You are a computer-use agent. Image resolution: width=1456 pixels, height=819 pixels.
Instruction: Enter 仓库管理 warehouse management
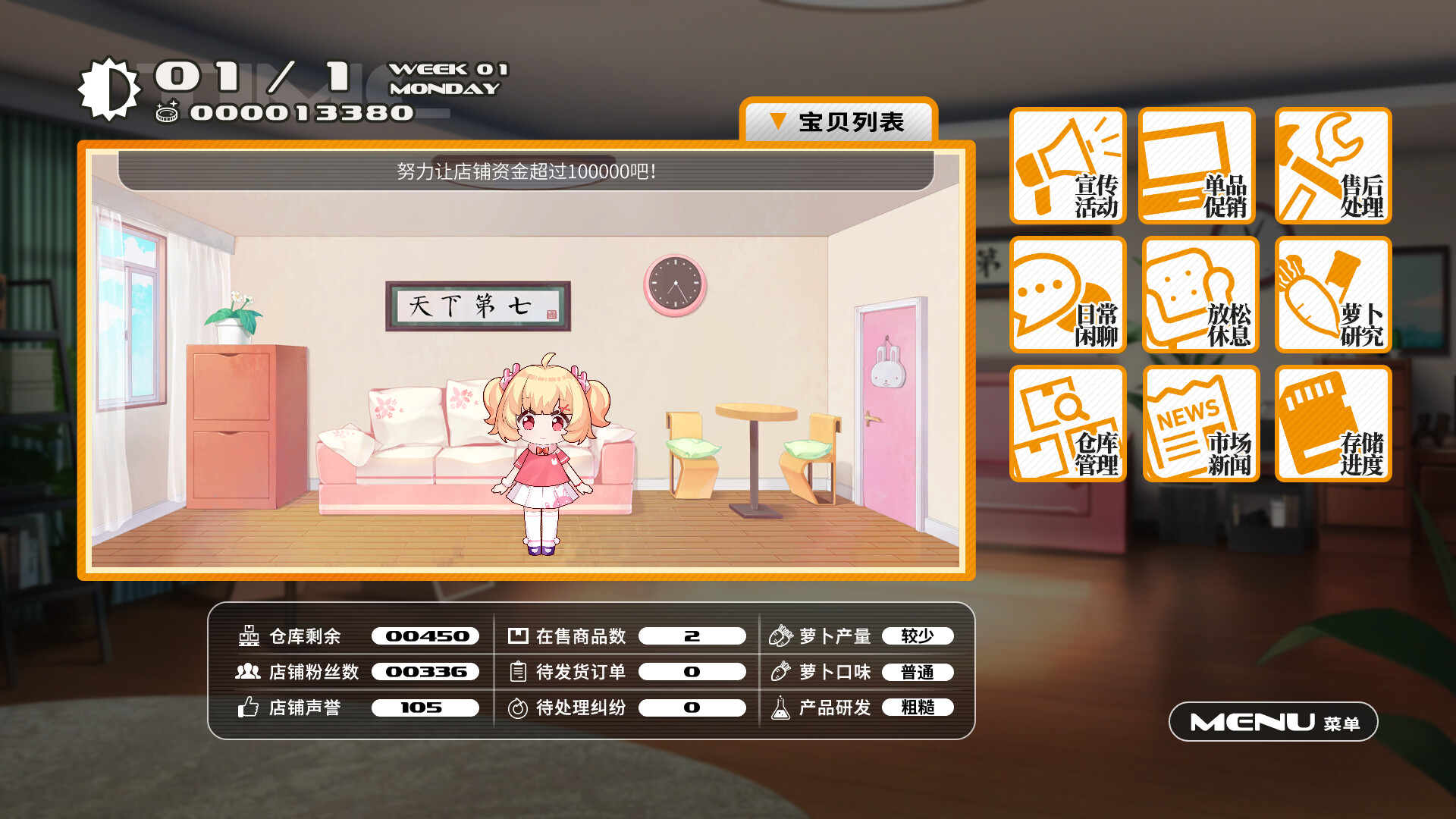pos(1068,422)
